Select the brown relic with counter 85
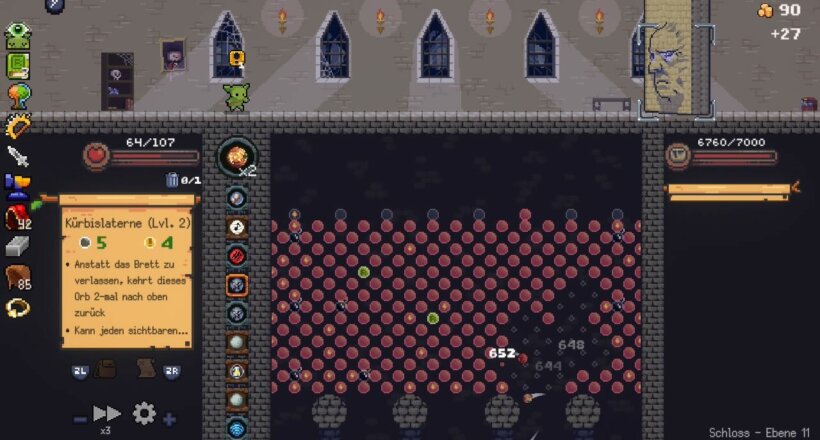The image size is (820, 440). click(x=17, y=278)
